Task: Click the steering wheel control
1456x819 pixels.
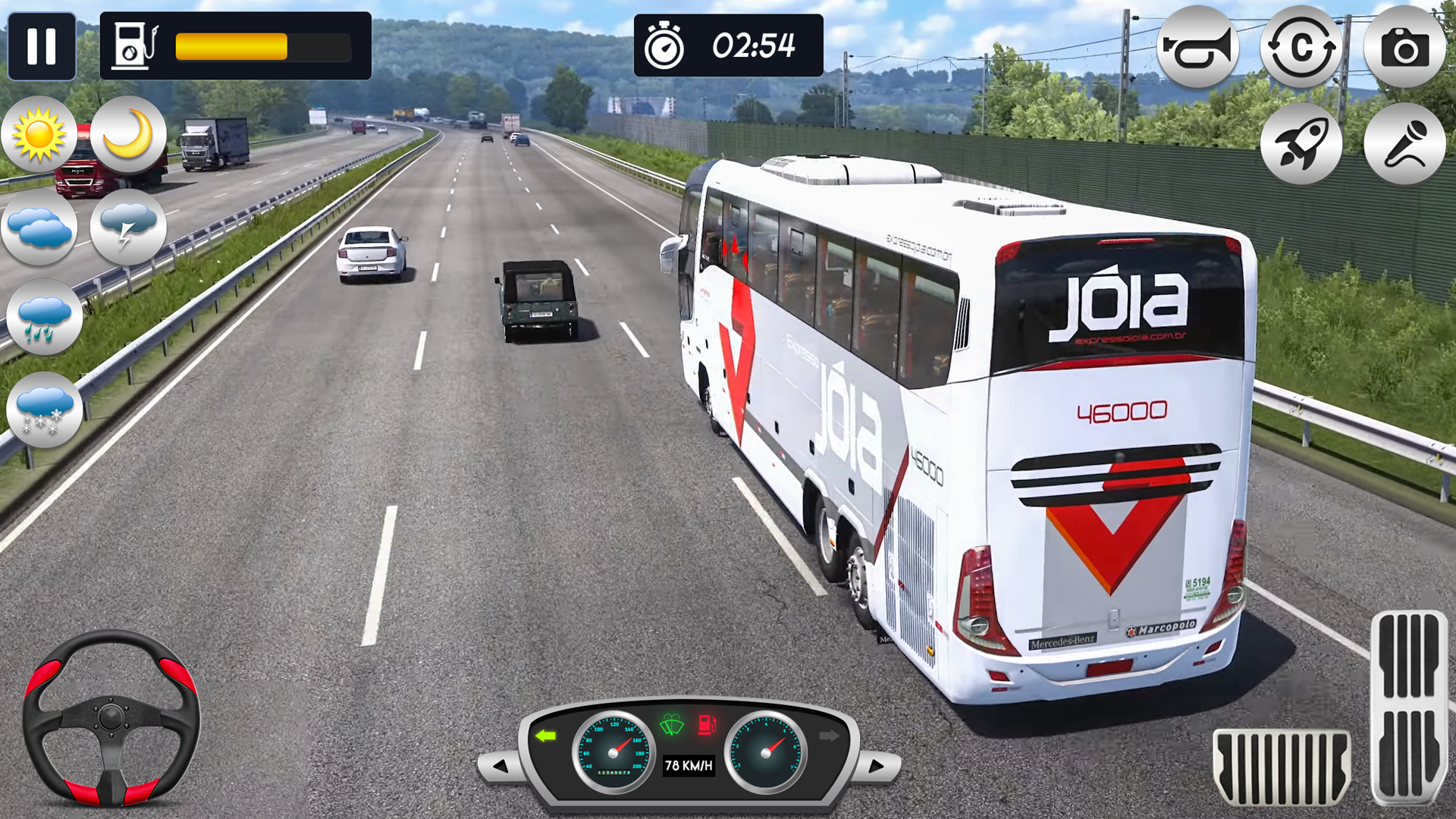Action: point(111,717)
